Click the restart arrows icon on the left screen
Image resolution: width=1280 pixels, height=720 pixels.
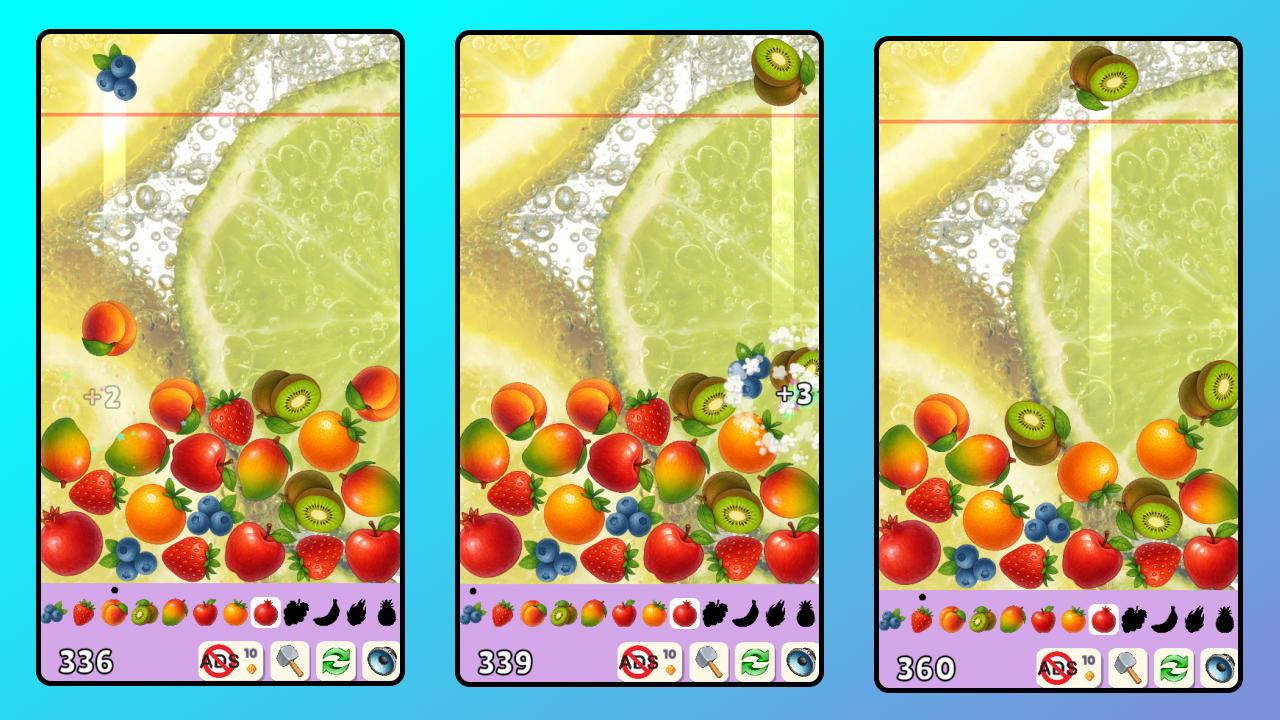334,661
